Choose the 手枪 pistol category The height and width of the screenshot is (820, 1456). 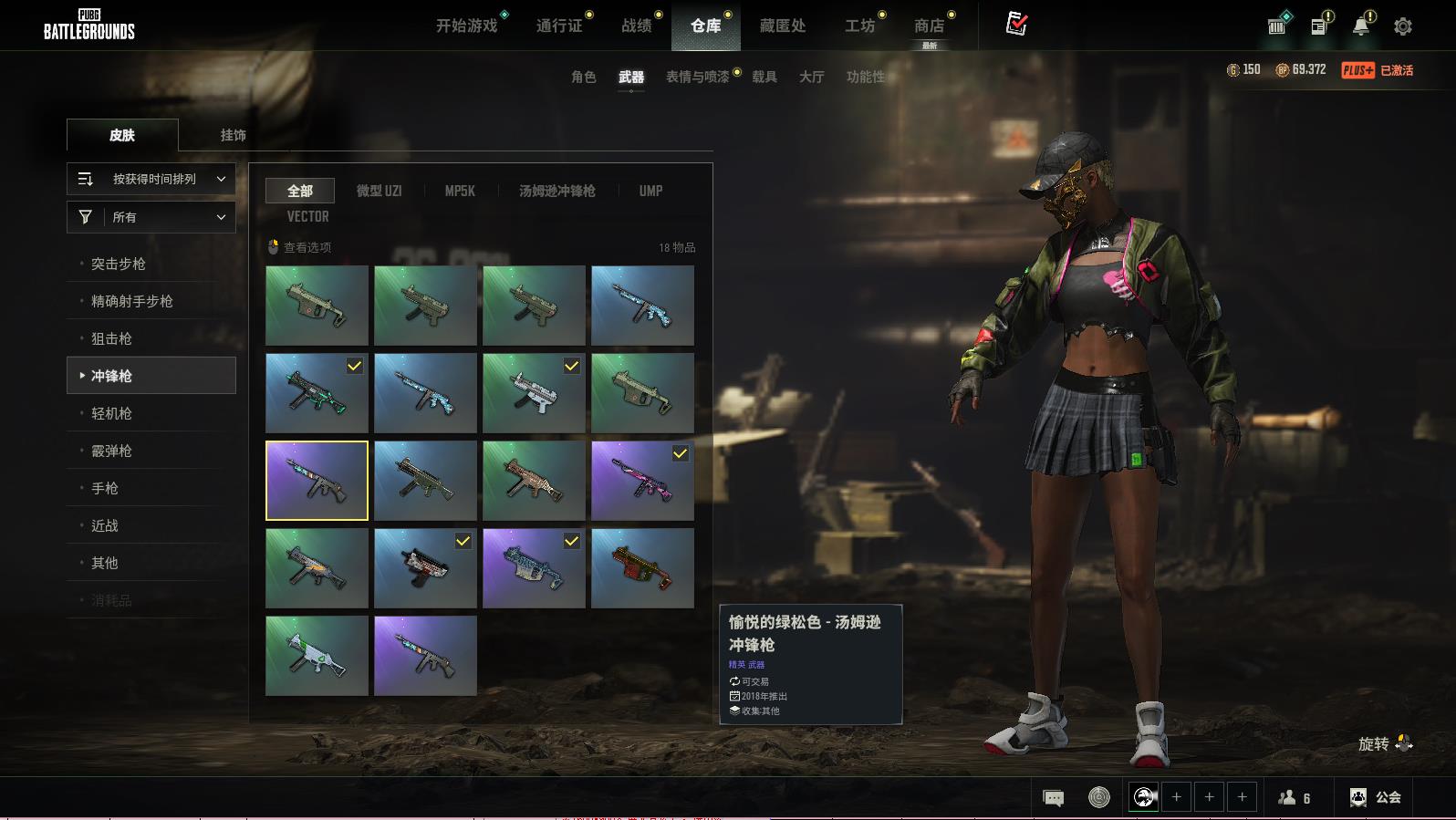point(105,488)
